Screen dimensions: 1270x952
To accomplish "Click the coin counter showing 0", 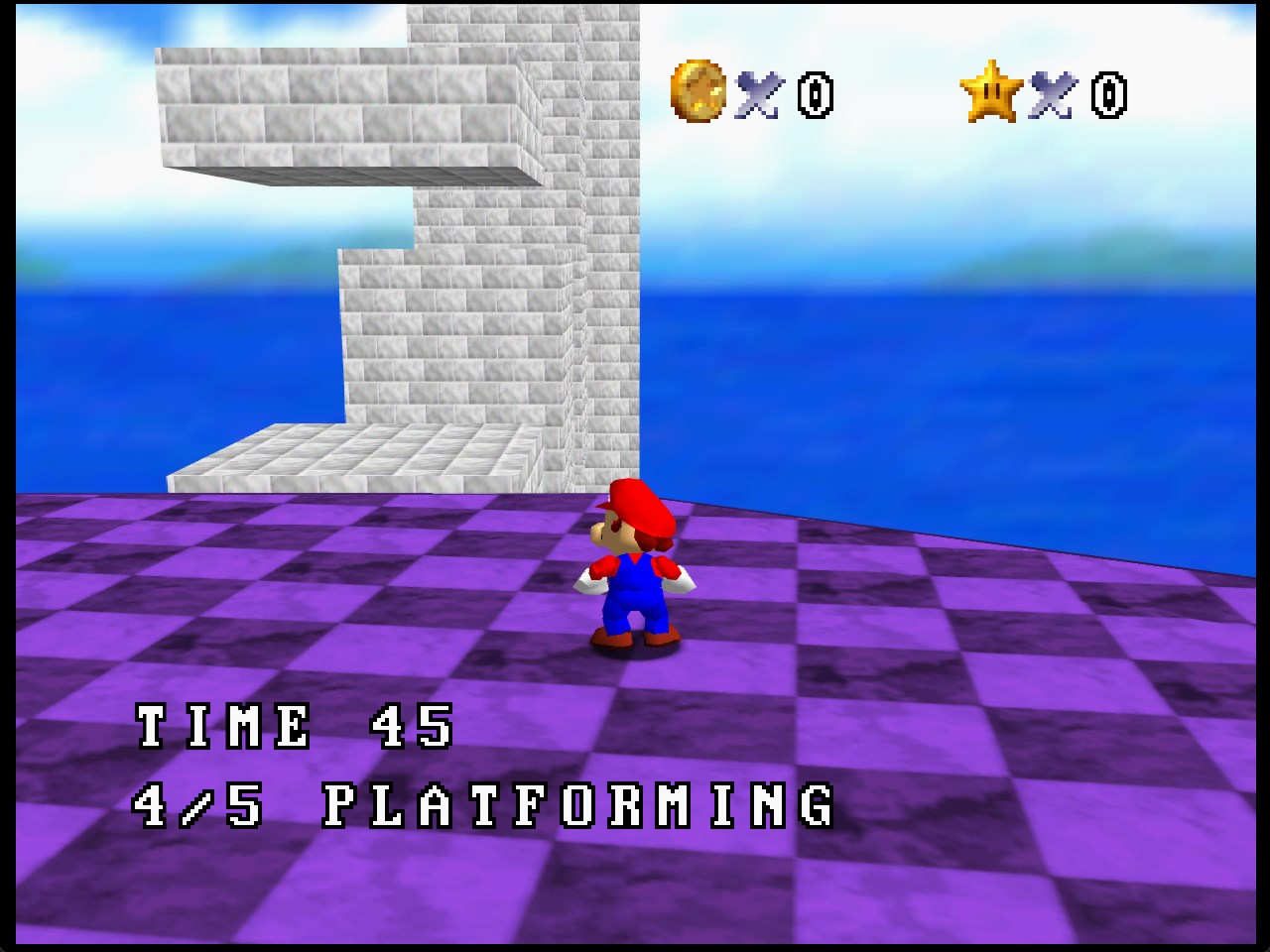I will [x=816, y=96].
